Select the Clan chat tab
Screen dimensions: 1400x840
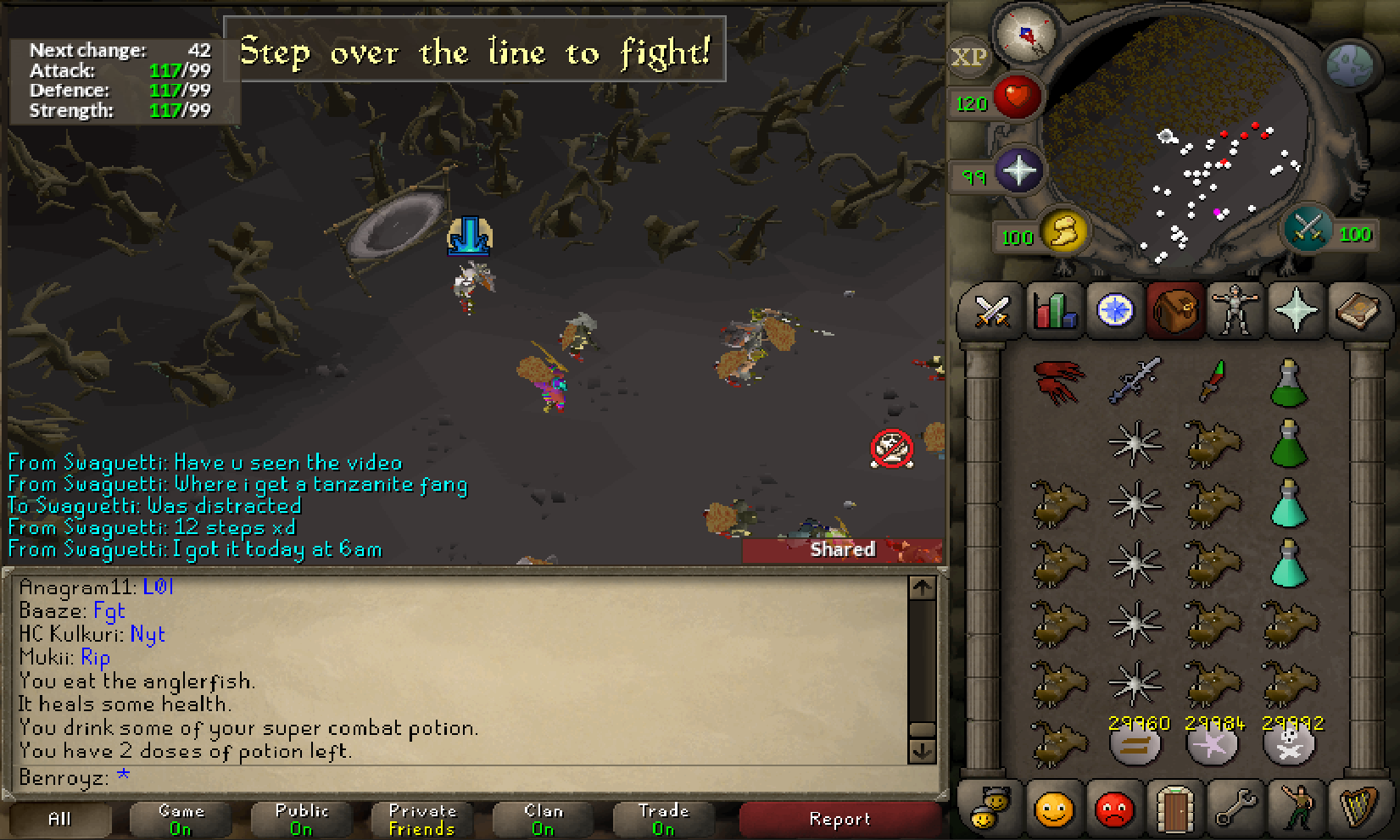coord(543,819)
